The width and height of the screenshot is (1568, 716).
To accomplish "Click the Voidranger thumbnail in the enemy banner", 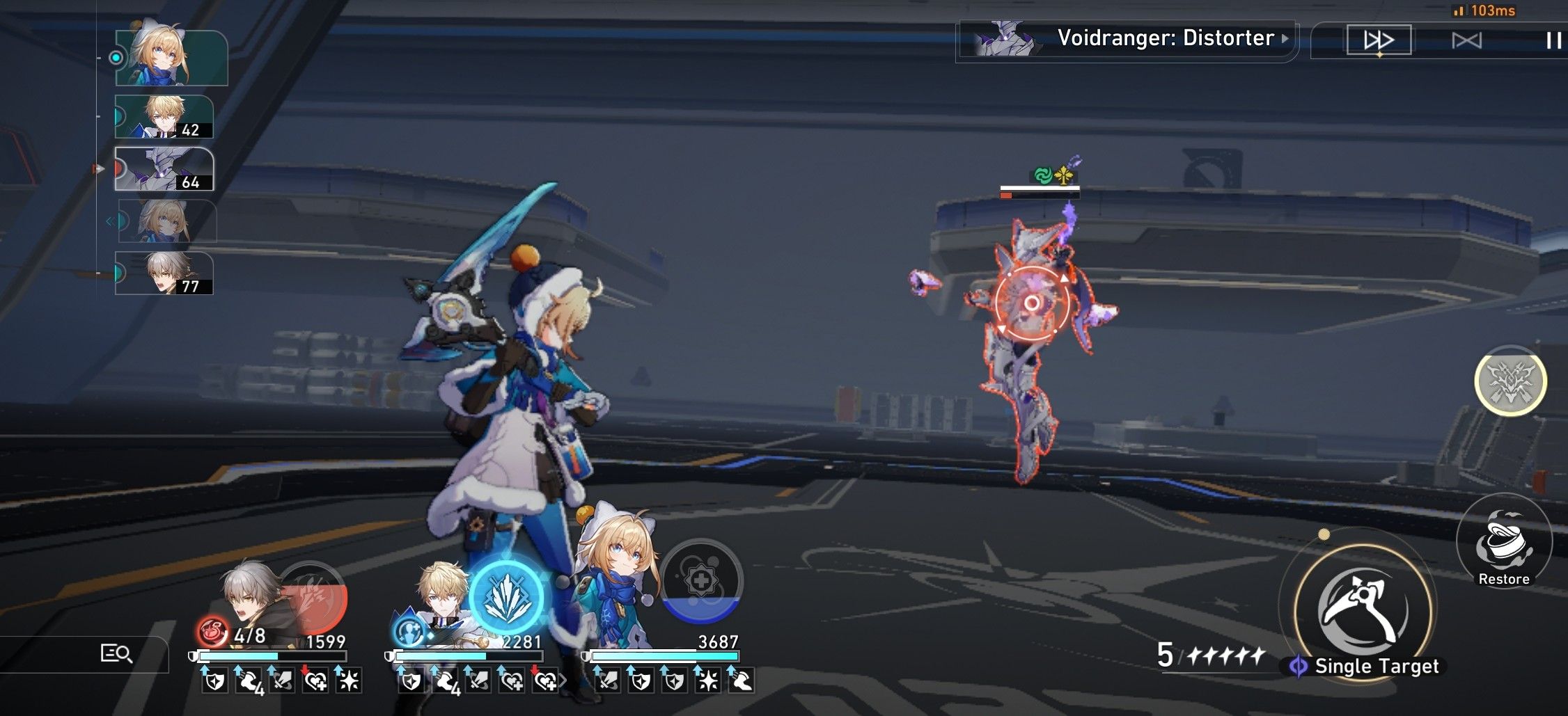I will [x=1004, y=40].
